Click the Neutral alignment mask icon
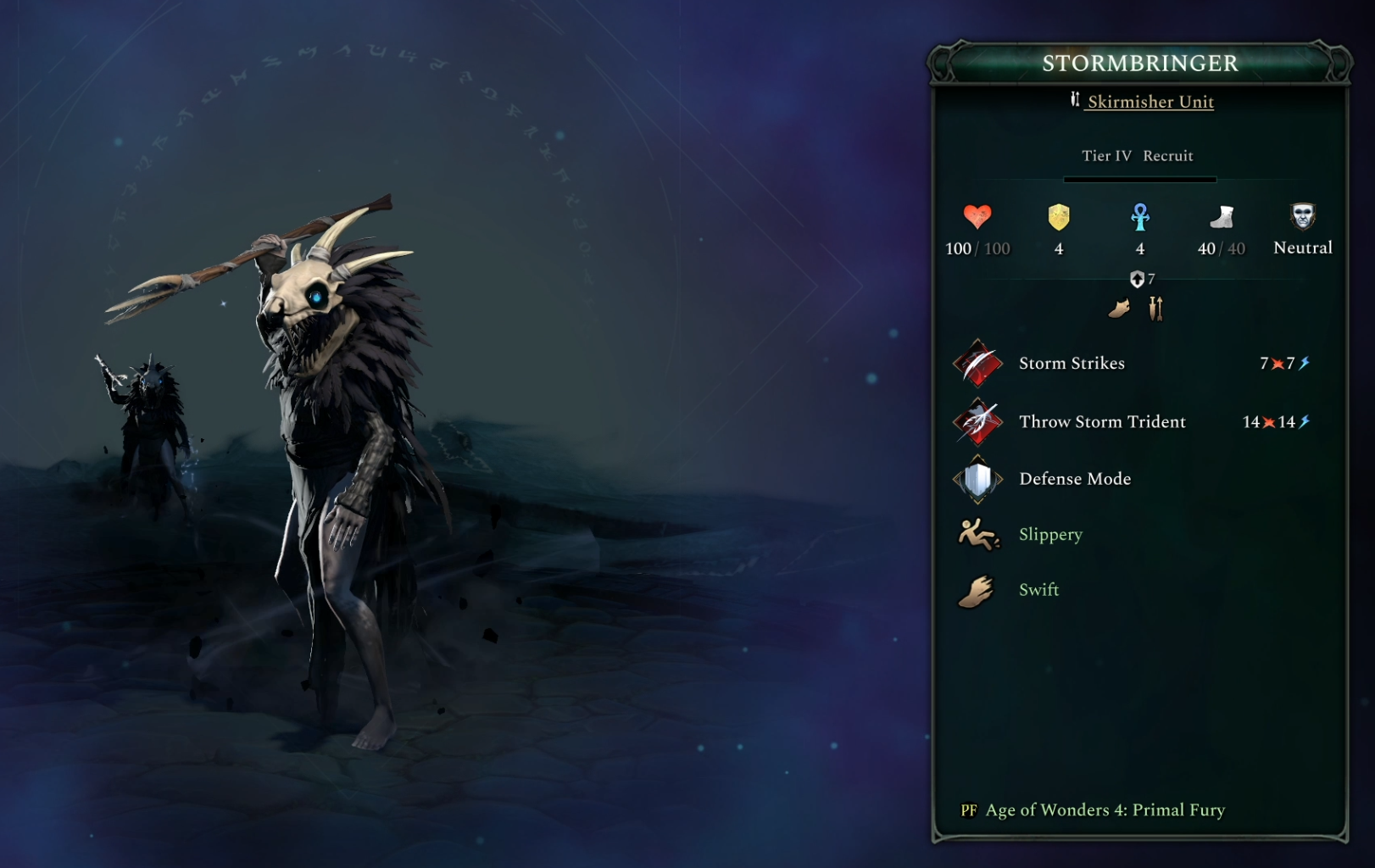 click(x=1302, y=216)
